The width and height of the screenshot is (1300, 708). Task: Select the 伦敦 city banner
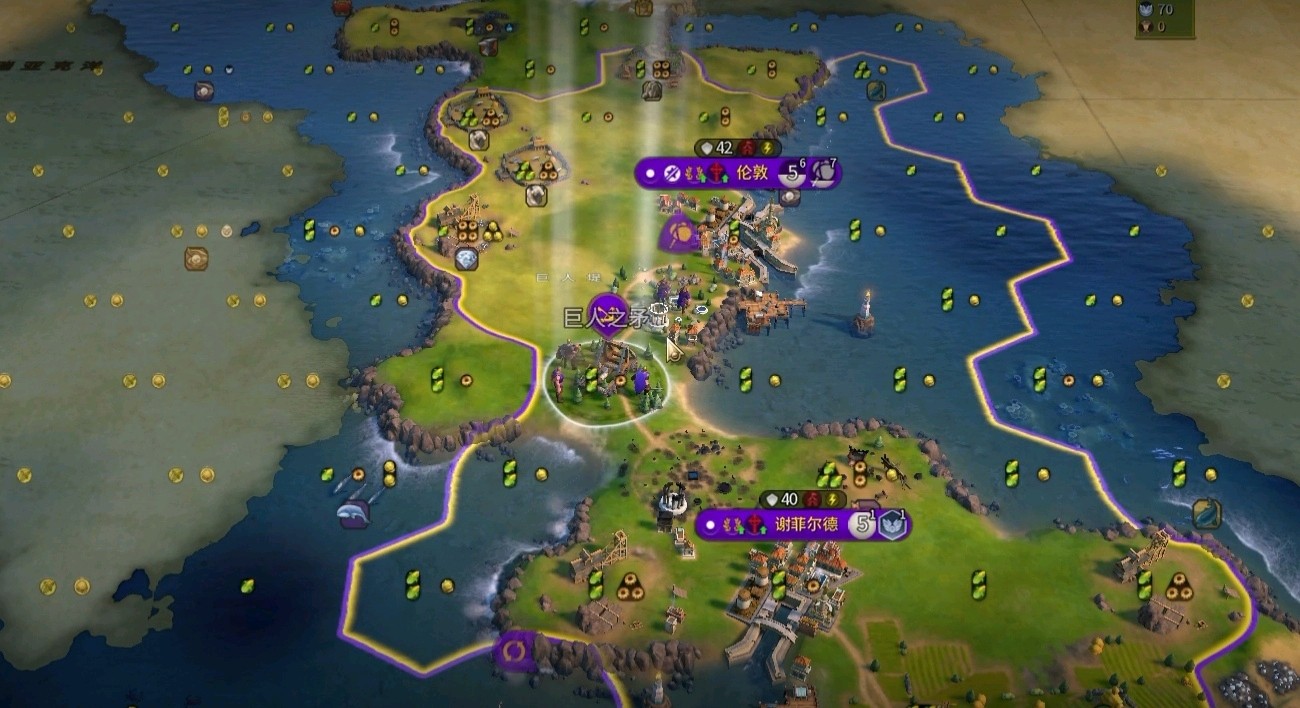coord(751,173)
